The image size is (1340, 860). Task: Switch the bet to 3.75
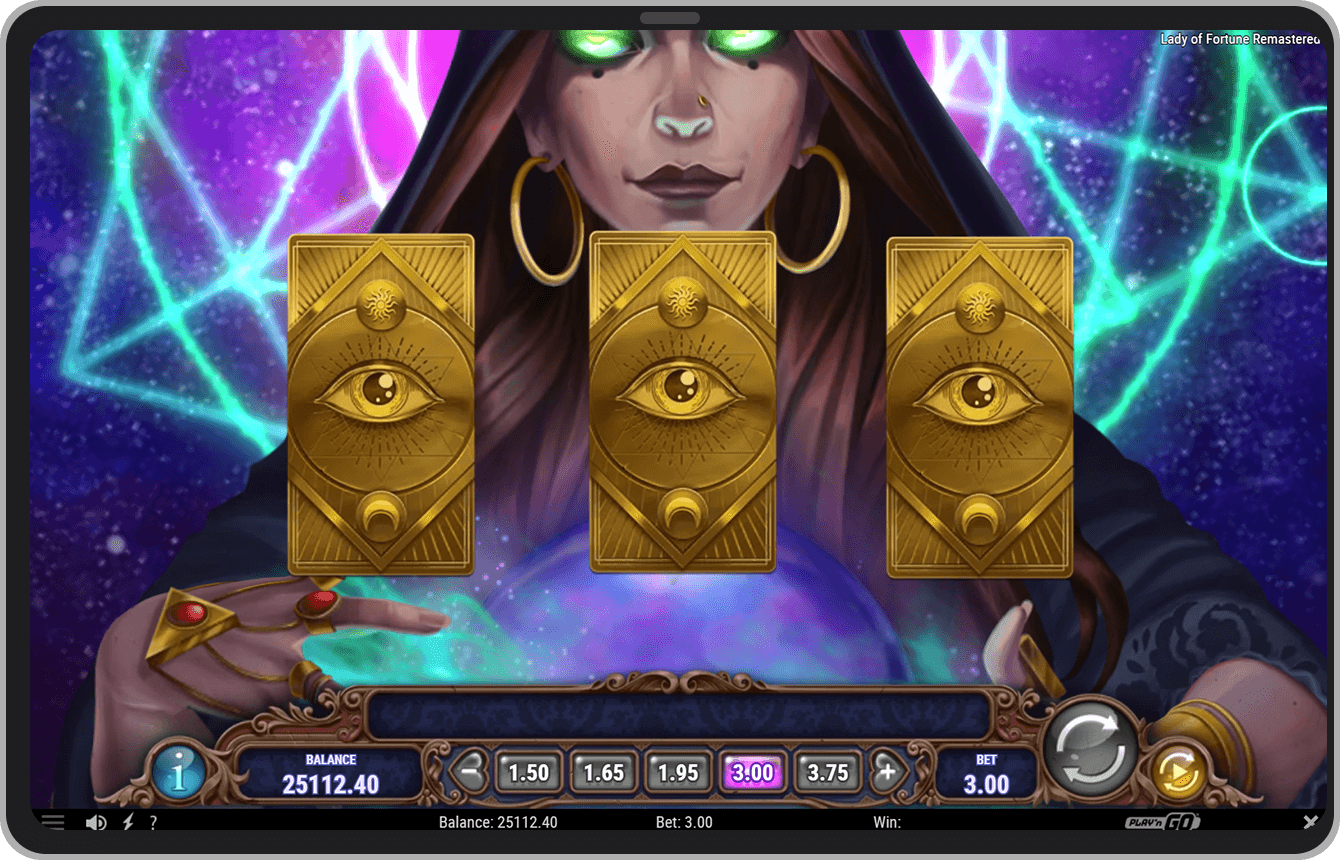(828, 771)
